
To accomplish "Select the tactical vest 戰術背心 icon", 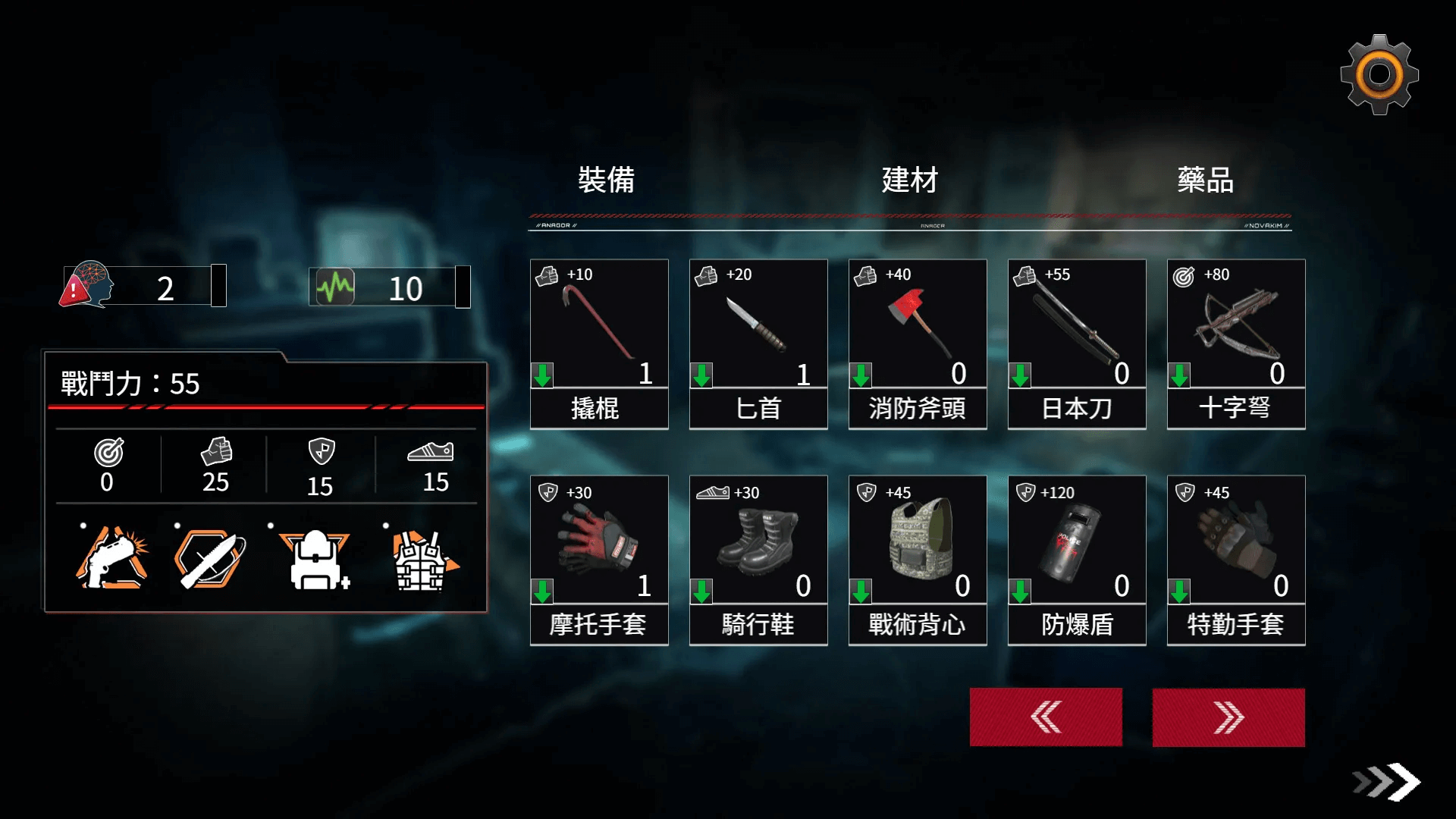I will pyautogui.click(x=918, y=542).
